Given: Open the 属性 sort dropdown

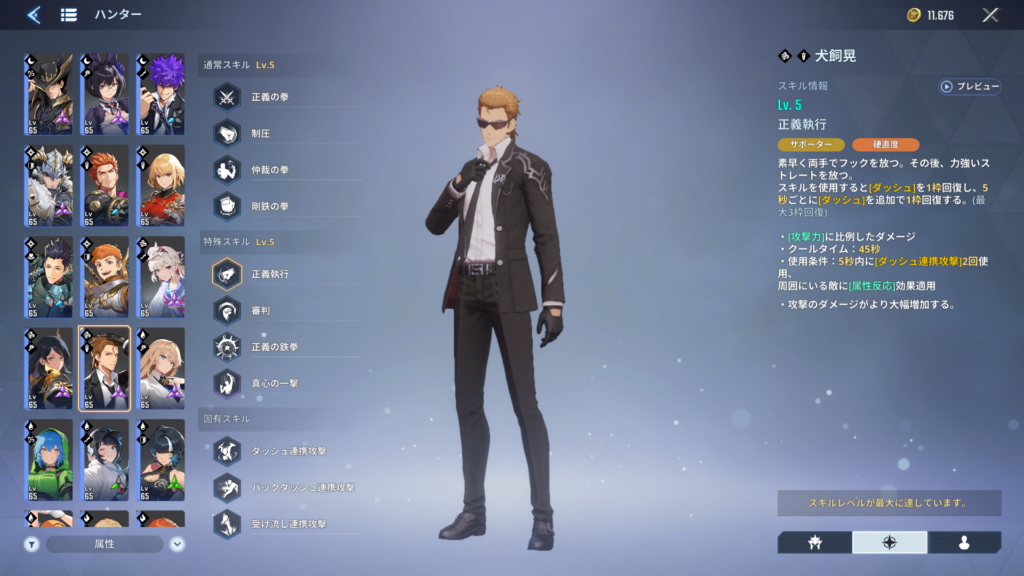Looking at the screenshot, I should click(105, 544).
